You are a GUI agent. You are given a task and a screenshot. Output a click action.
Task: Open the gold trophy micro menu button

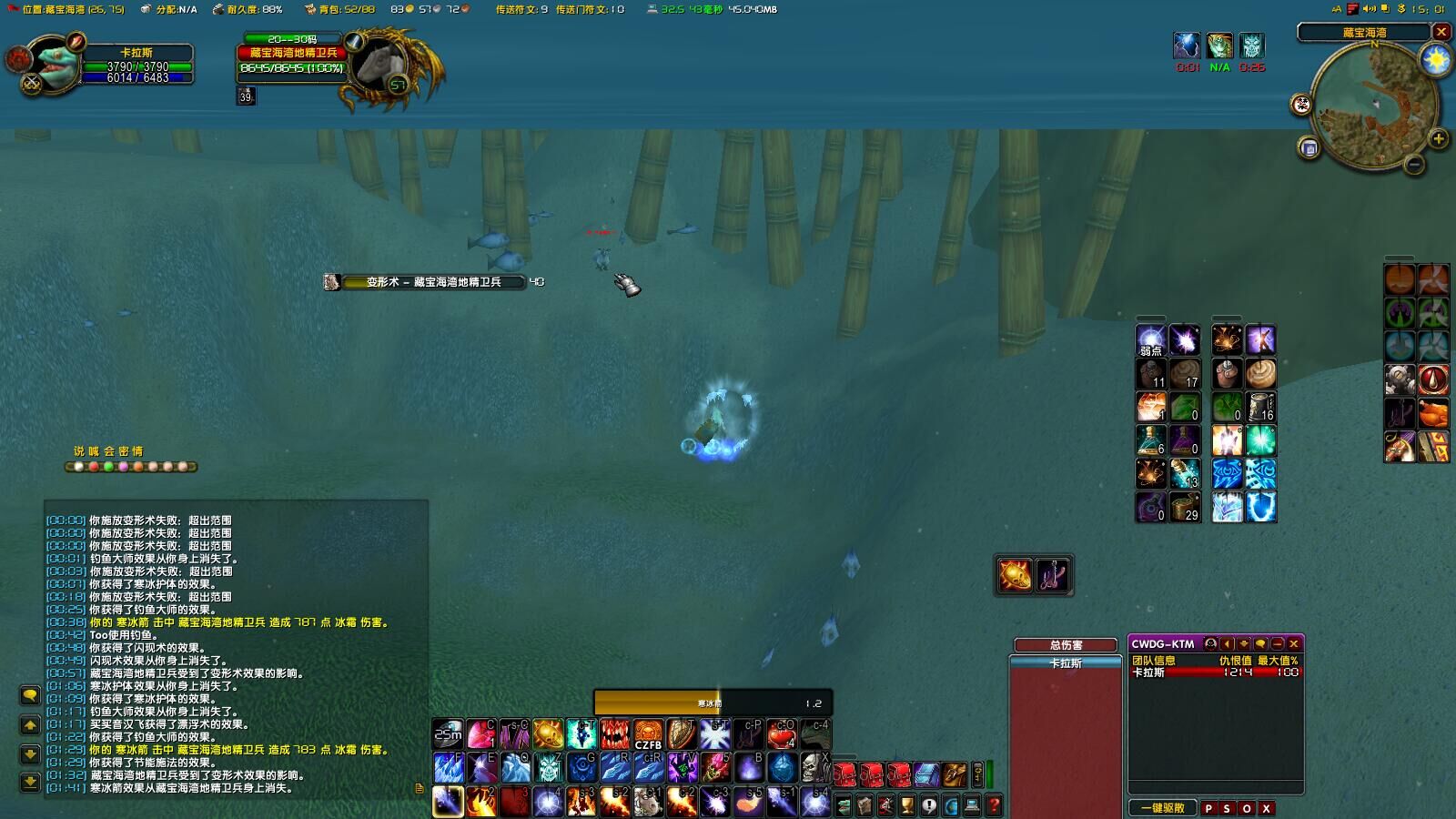pos(907,805)
